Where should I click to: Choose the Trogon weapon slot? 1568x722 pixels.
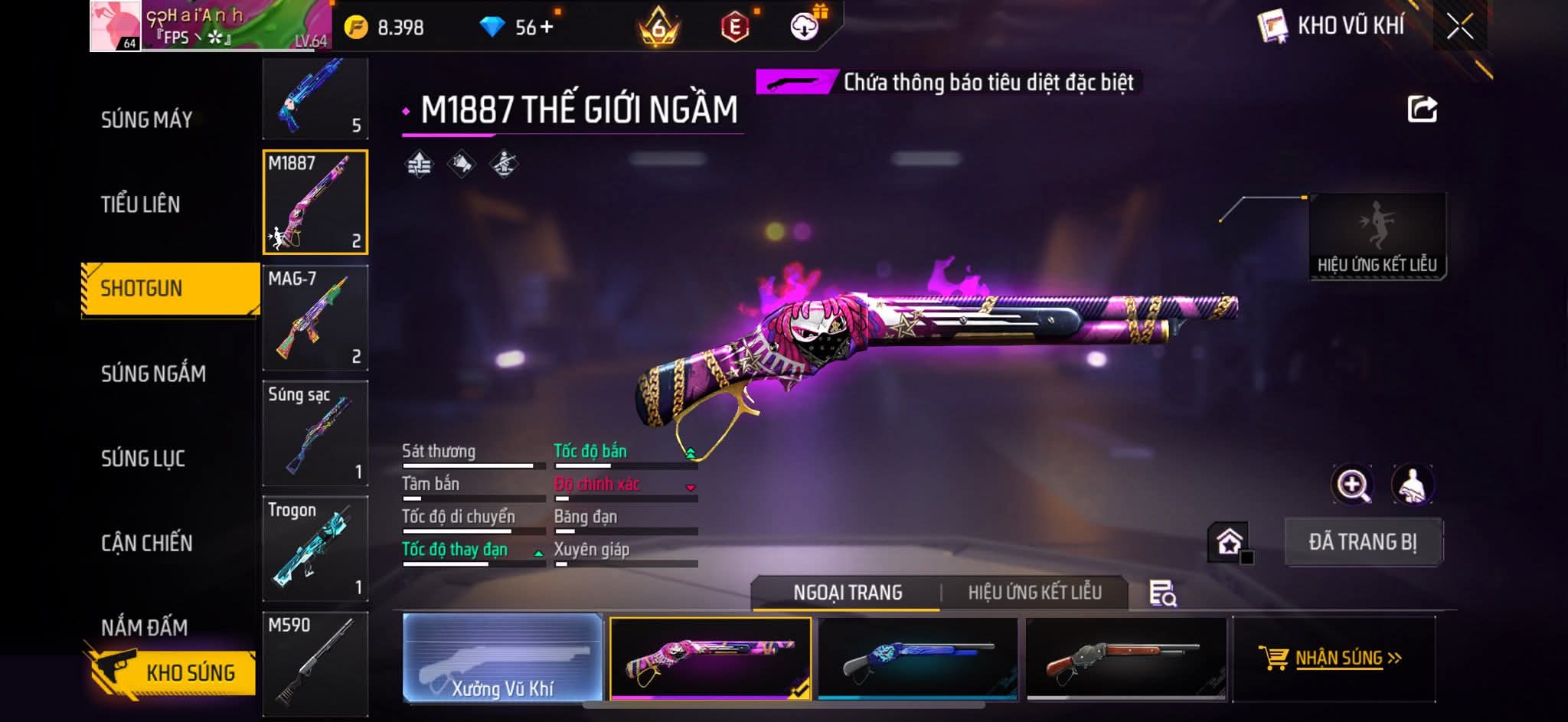click(315, 548)
